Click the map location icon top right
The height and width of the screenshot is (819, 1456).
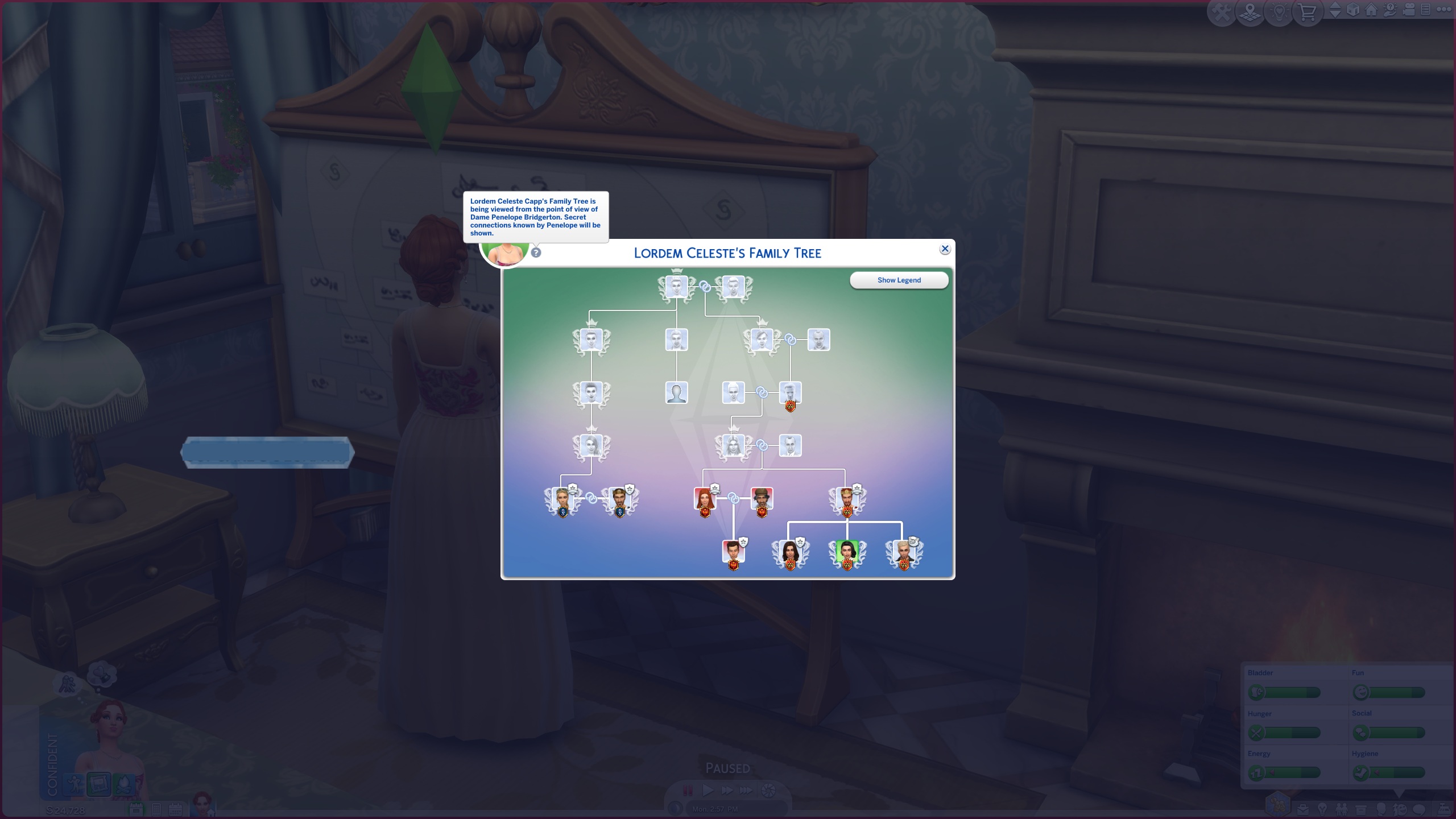point(1250,10)
